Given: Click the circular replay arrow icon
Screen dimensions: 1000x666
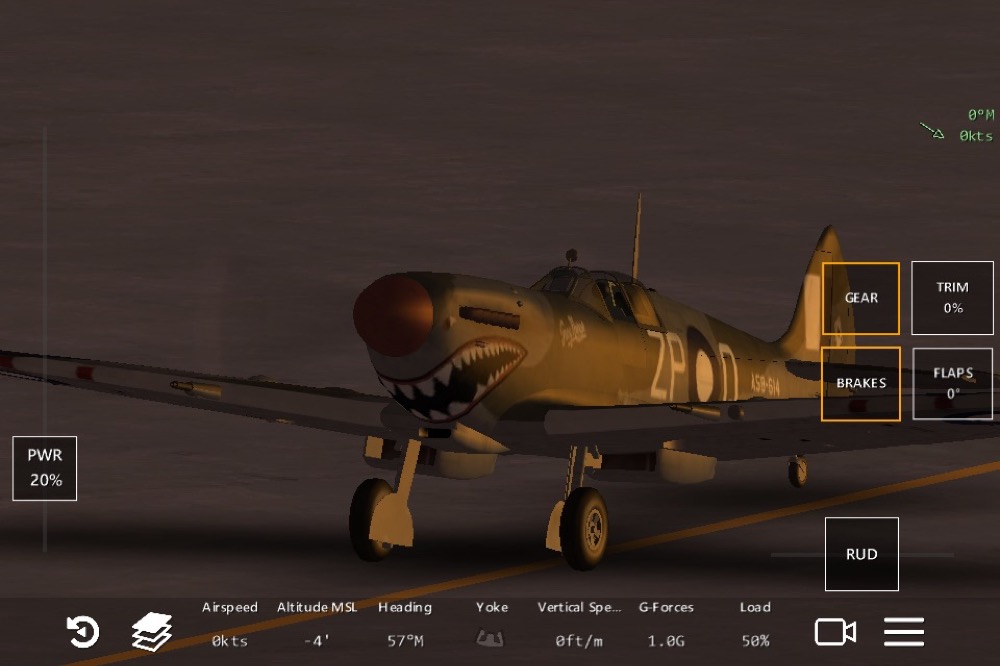Looking at the screenshot, I should tap(83, 632).
